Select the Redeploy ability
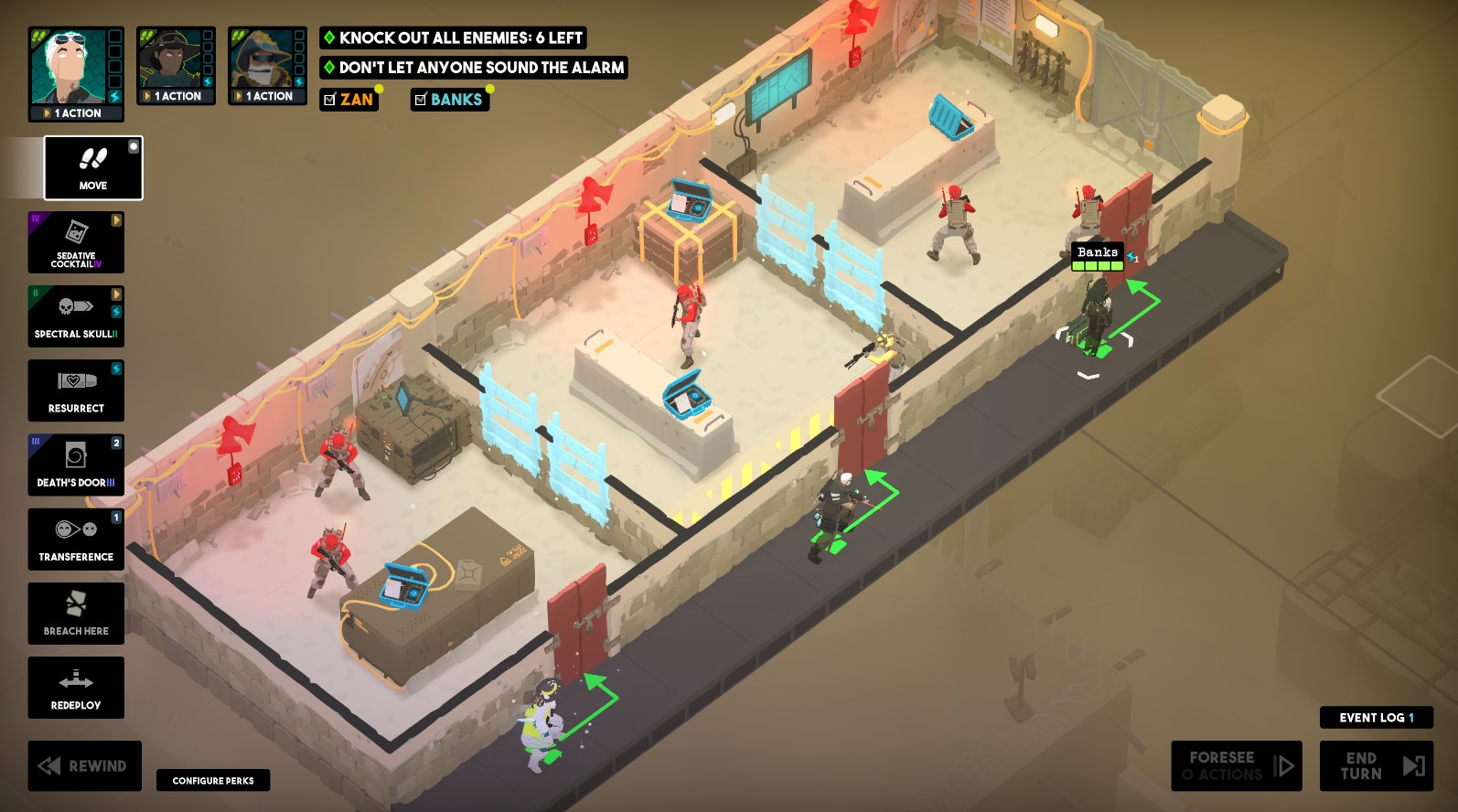Screen dimensions: 1458x812 76,688
